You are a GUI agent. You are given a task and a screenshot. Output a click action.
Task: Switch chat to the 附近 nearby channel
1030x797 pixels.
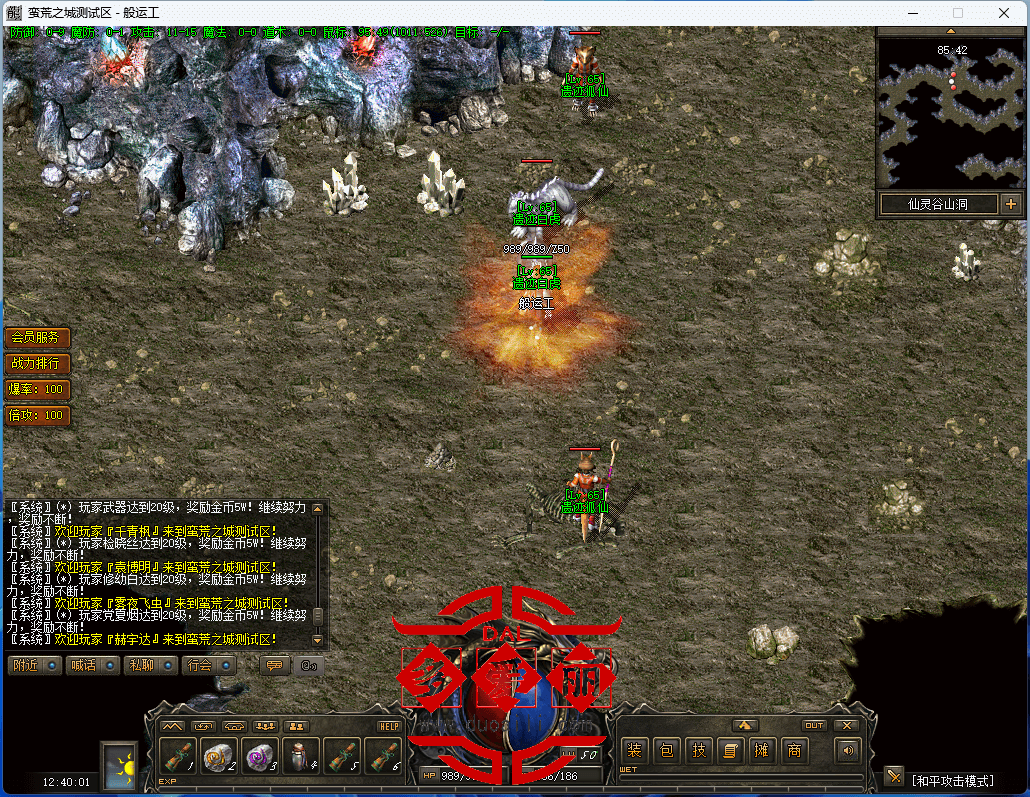pyautogui.click(x=34, y=665)
